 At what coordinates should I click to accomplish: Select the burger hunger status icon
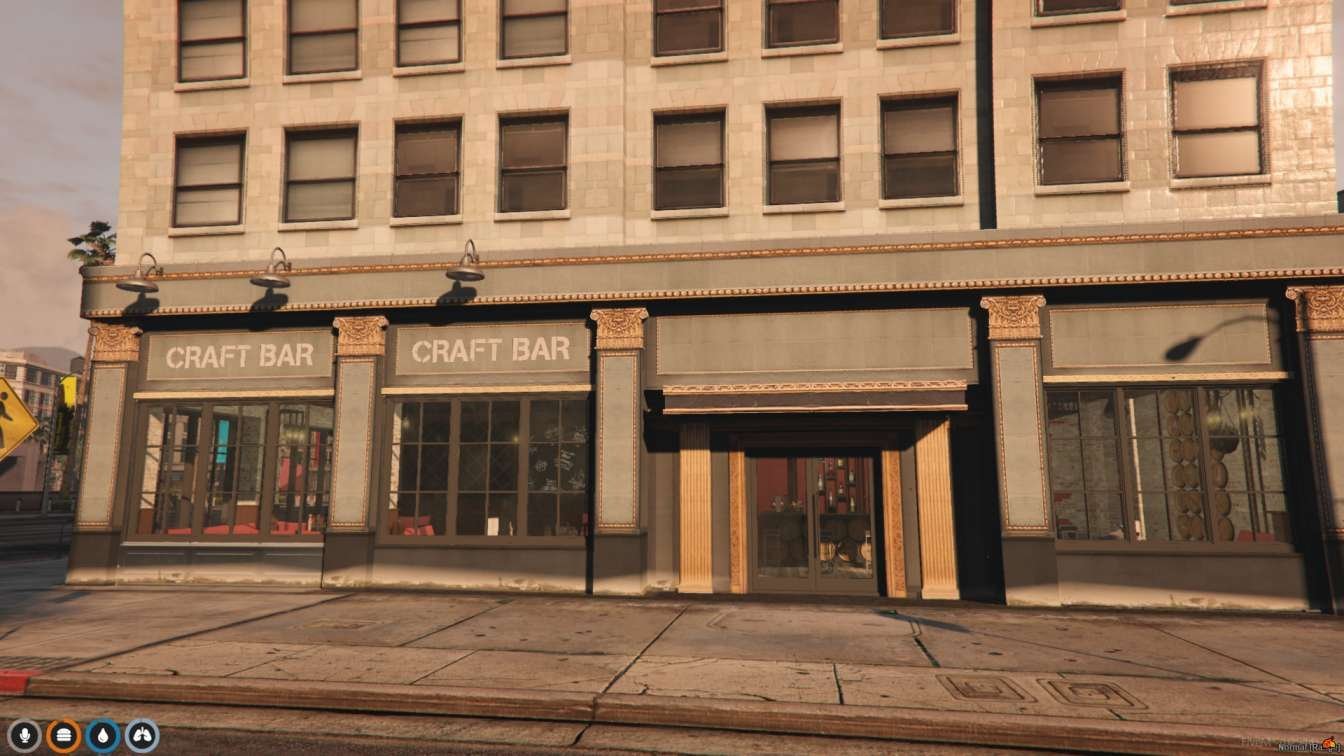[64, 736]
